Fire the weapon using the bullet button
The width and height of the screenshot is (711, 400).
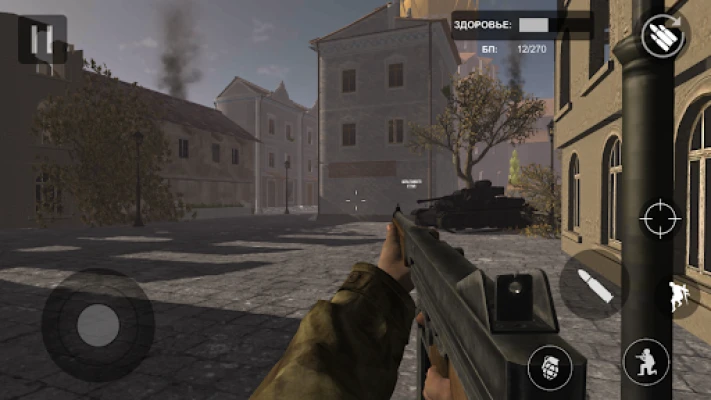[x=594, y=286]
